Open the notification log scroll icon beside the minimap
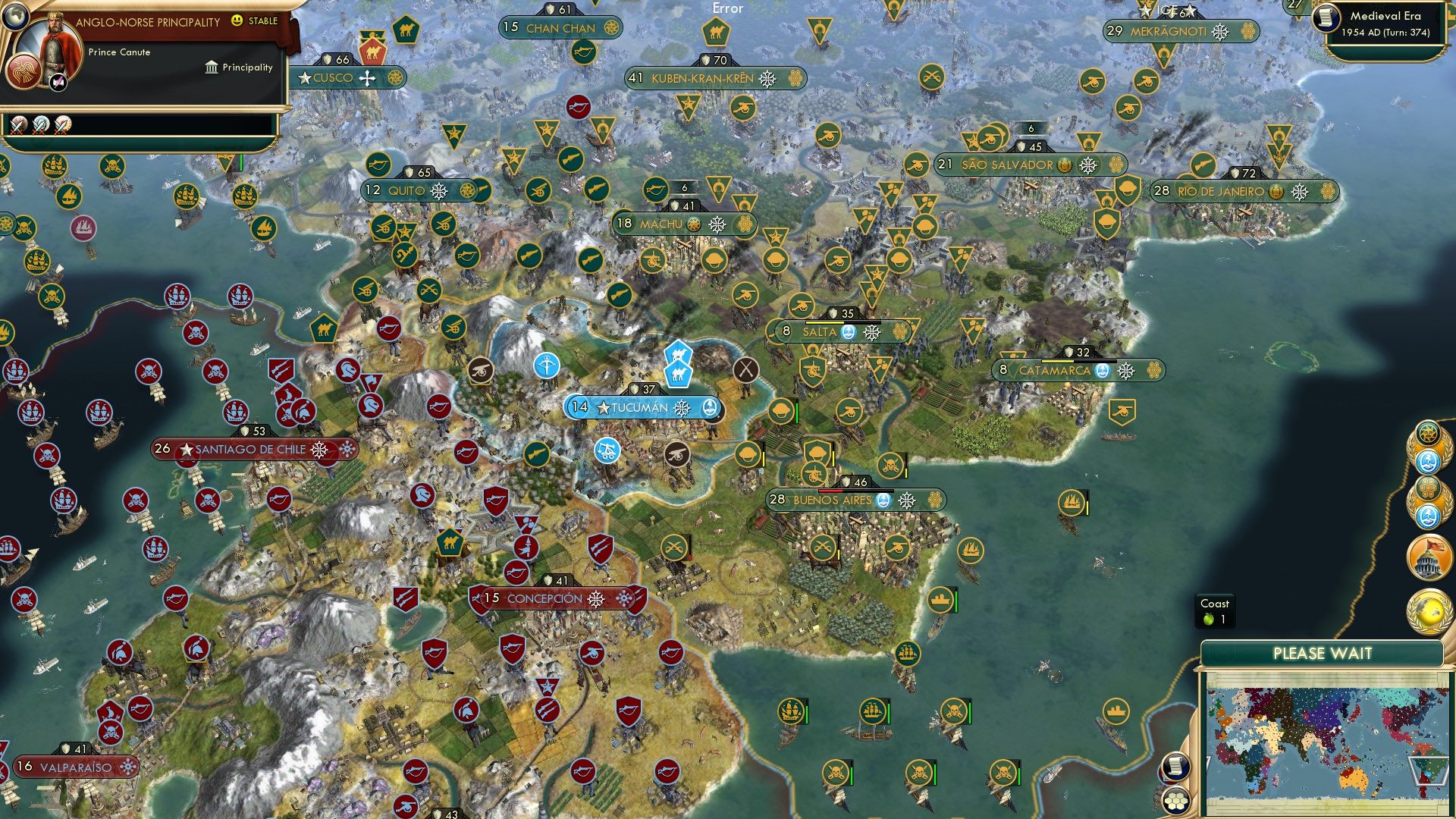The image size is (1456, 819). coord(1175,766)
